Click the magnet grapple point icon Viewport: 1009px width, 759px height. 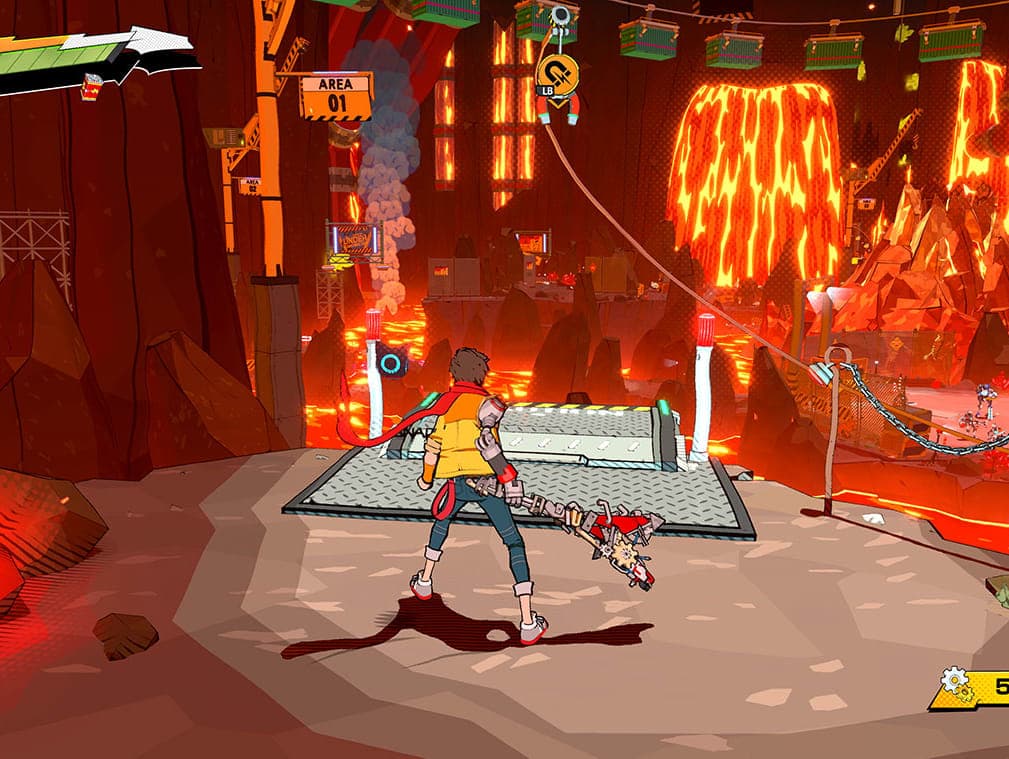(x=557, y=75)
